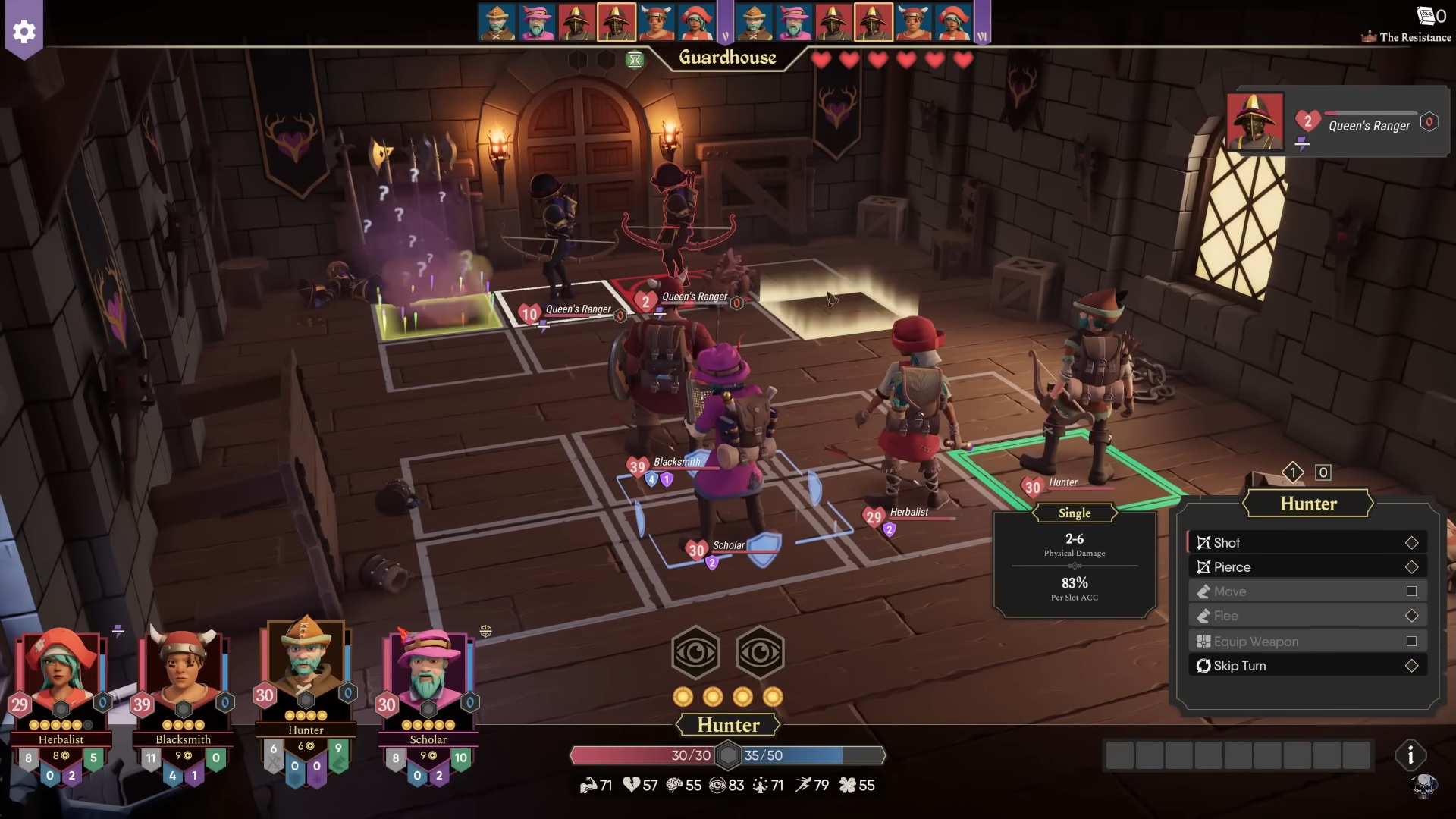
Task: Click the hourglass timer icon above Guardhouse banner
Action: [x=635, y=59]
